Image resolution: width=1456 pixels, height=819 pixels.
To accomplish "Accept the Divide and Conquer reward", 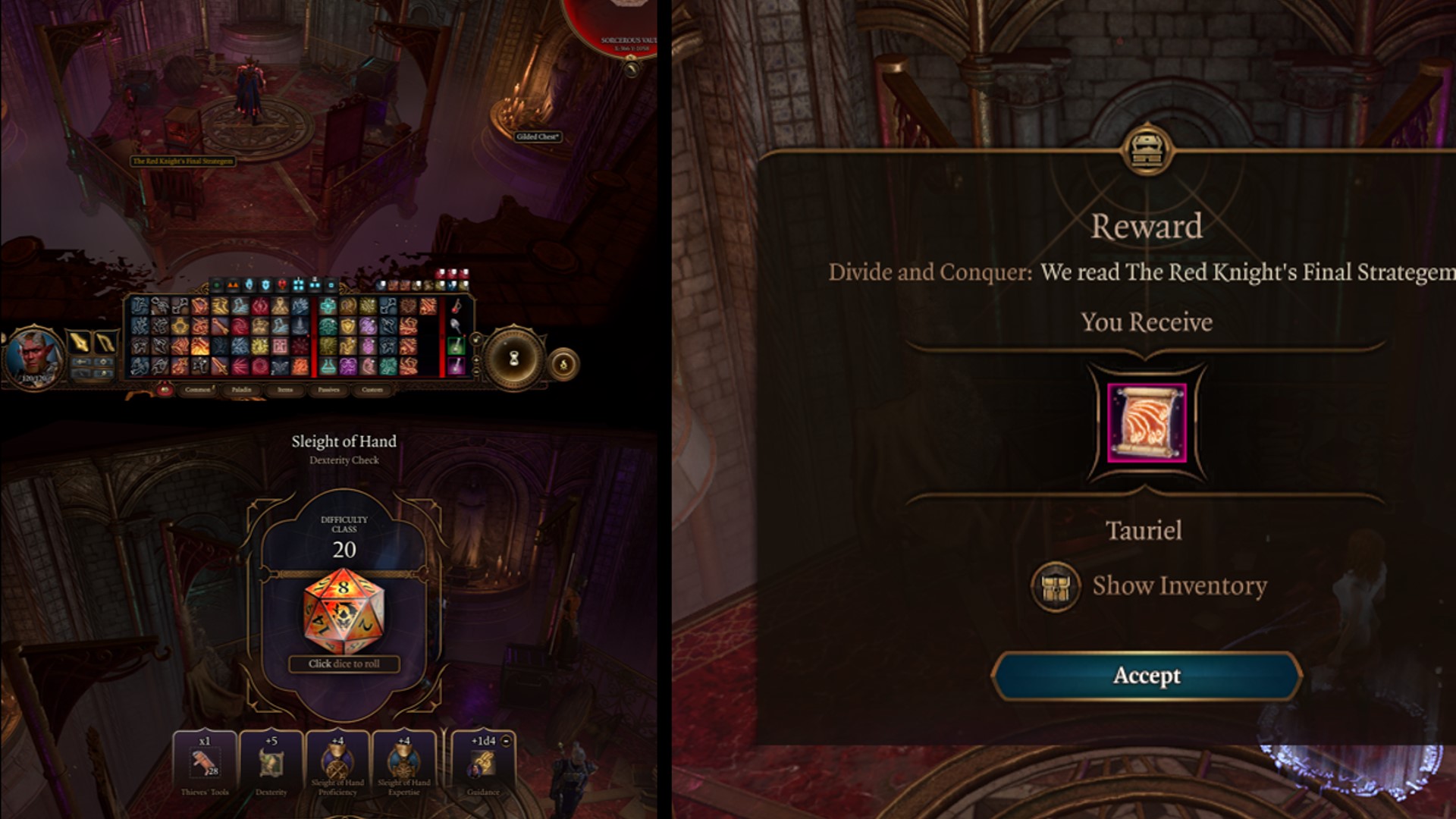I will [x=1146, y=676].
